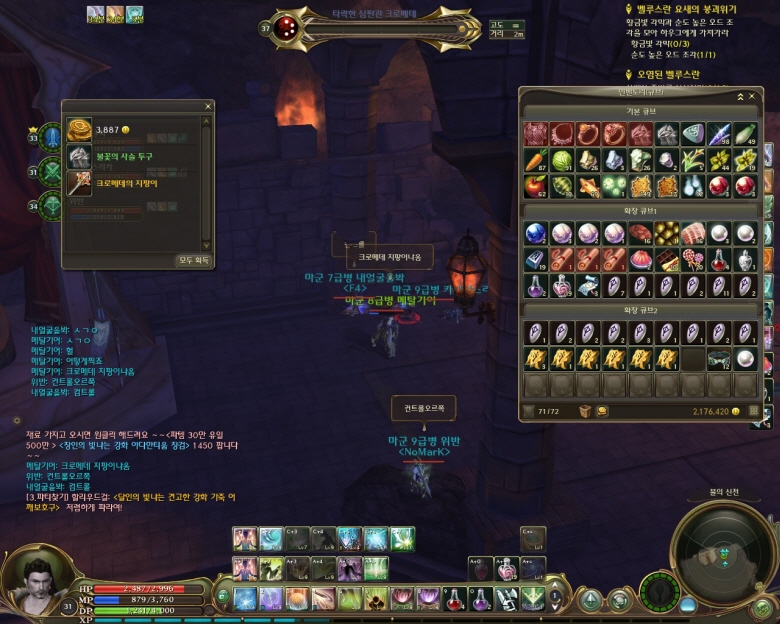Loot the 크로메데의 지팡이 staff

(x=79, y=182)
